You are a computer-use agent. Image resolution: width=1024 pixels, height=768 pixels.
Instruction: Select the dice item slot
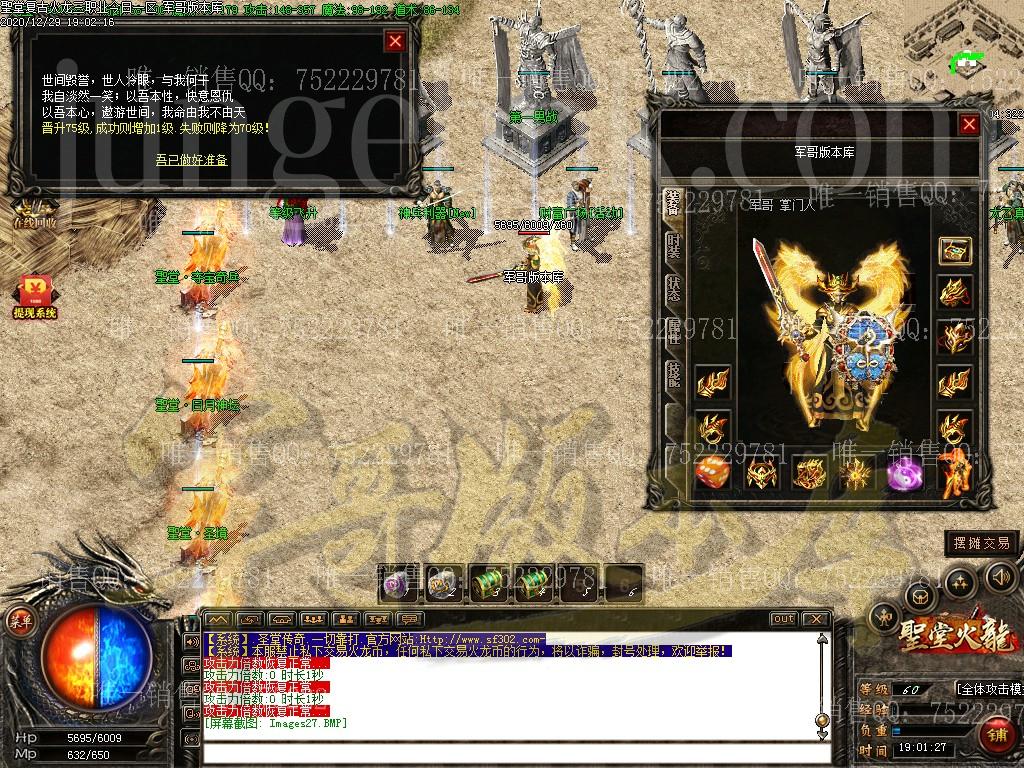point(712,472)
